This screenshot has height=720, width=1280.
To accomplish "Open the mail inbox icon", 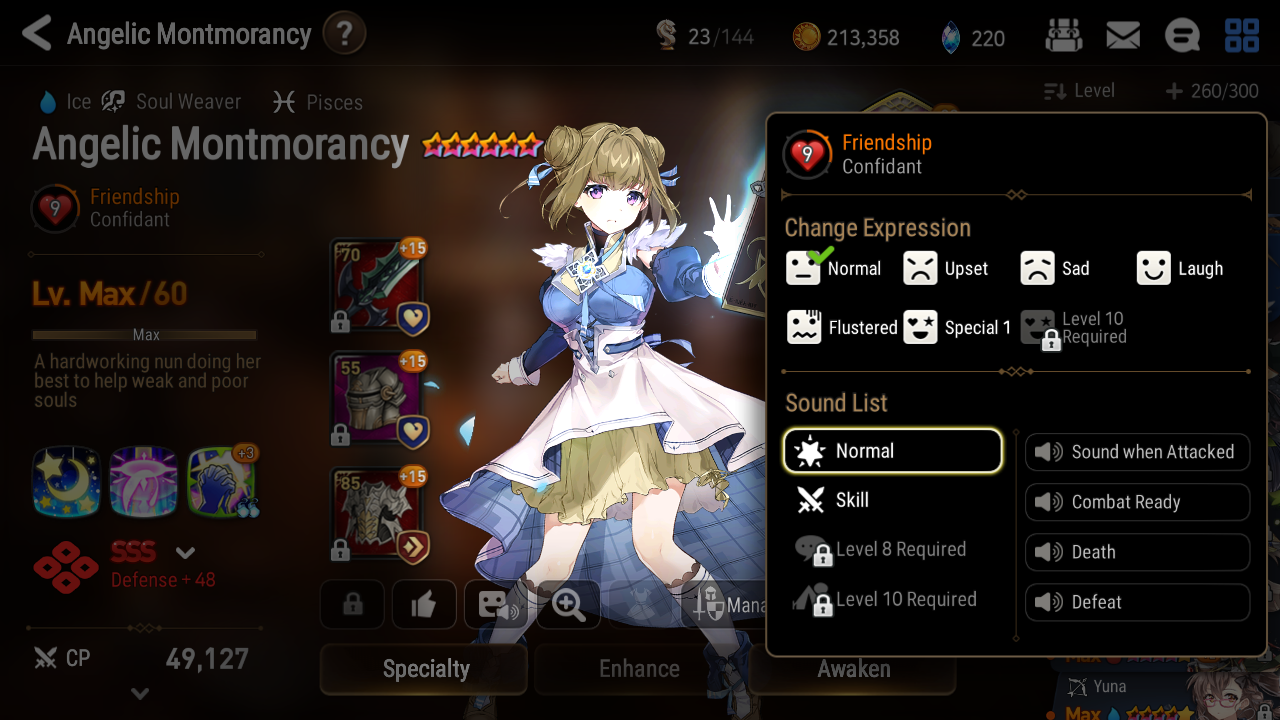I will click(1122, 34).
